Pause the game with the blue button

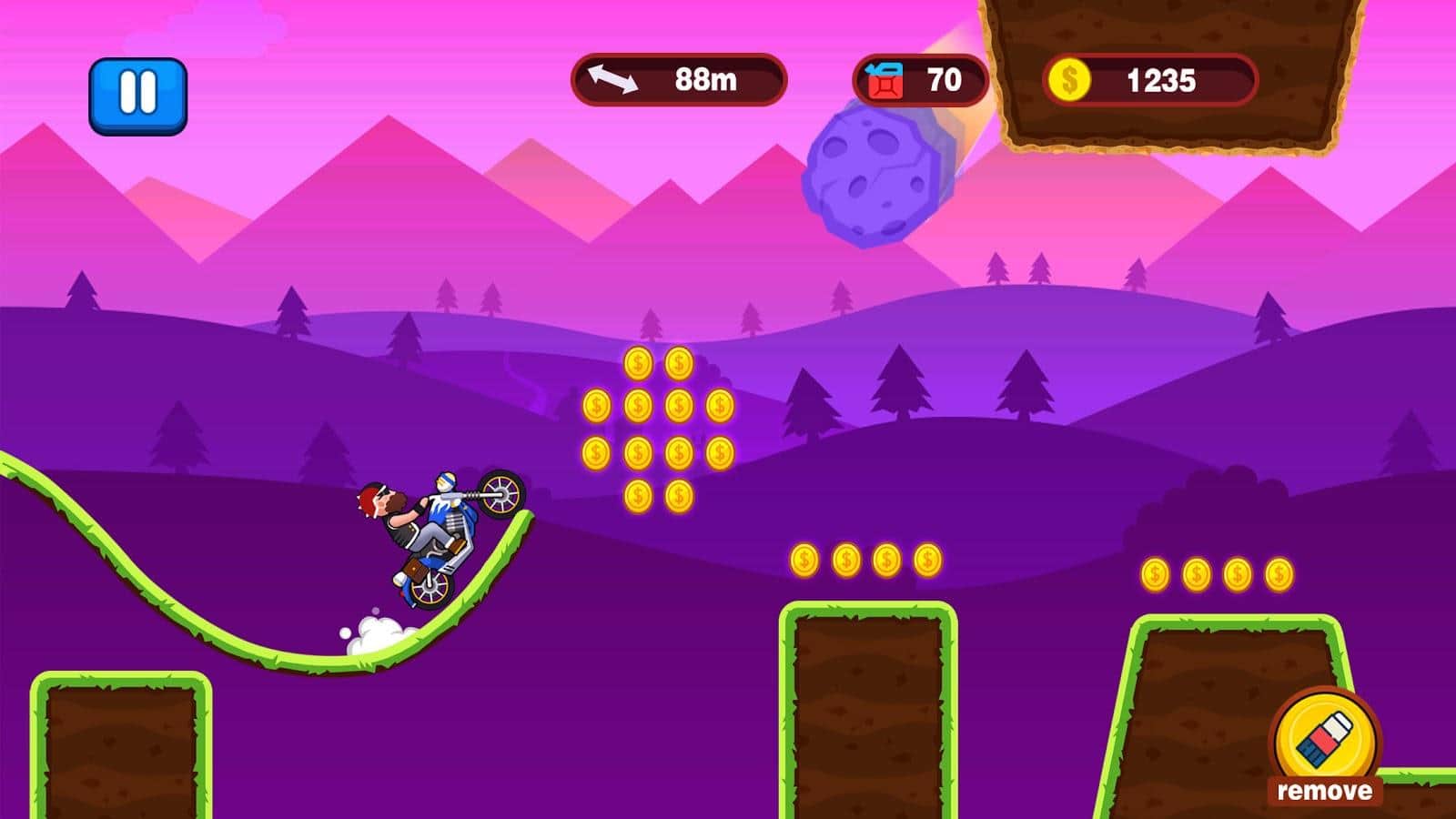137,96
